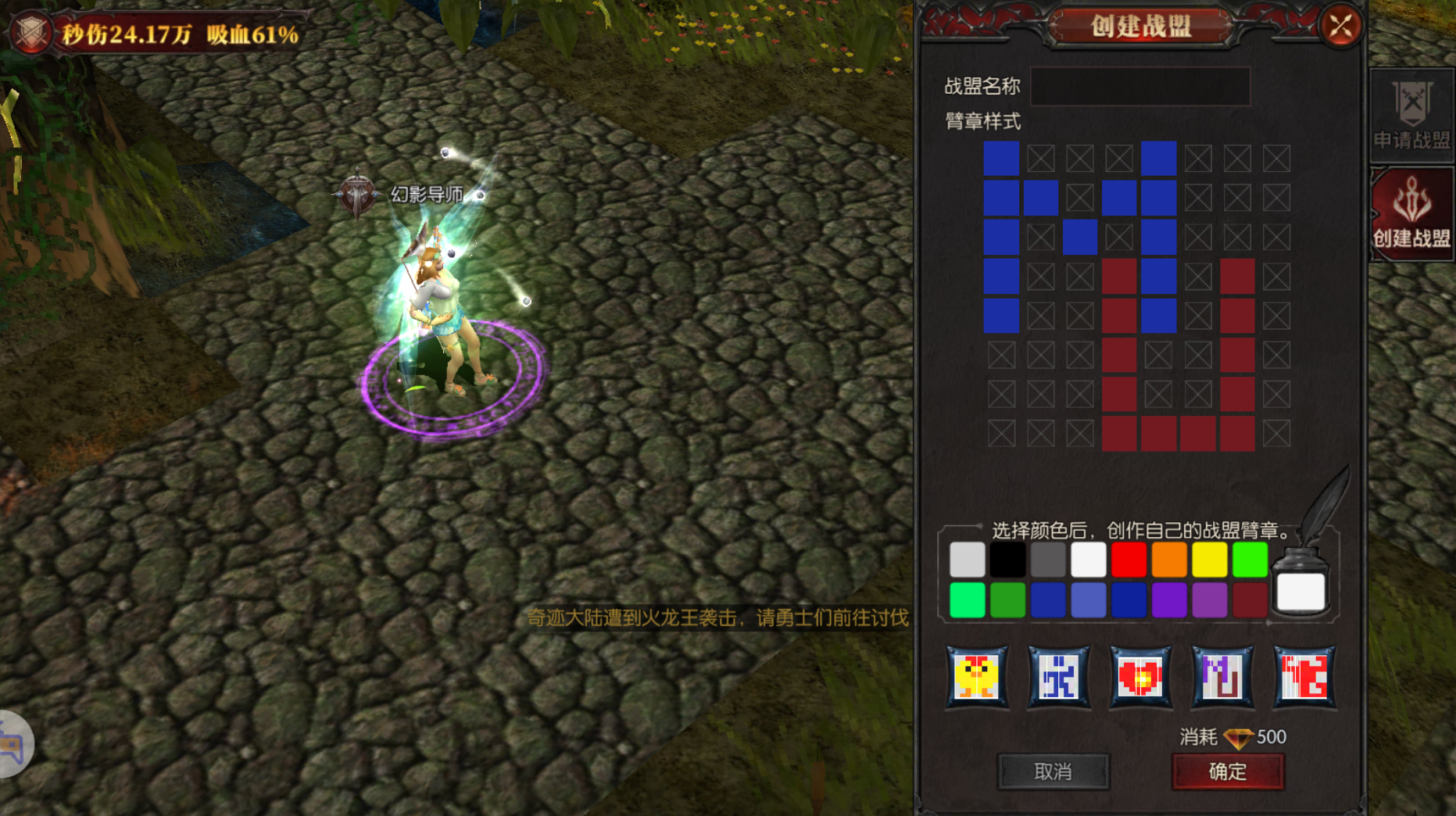This screenshot has width=1456, height=816.
Task: Select the red and white emblem preset
Action: click(x=1304, y=676)
